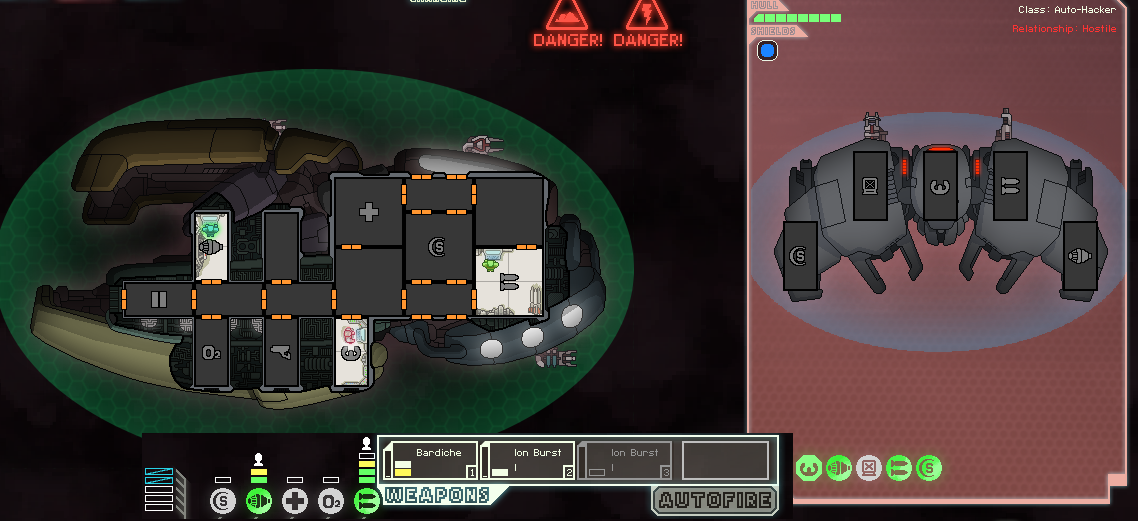
Task: Toggle the Autofire button
Action: point(714,500)
